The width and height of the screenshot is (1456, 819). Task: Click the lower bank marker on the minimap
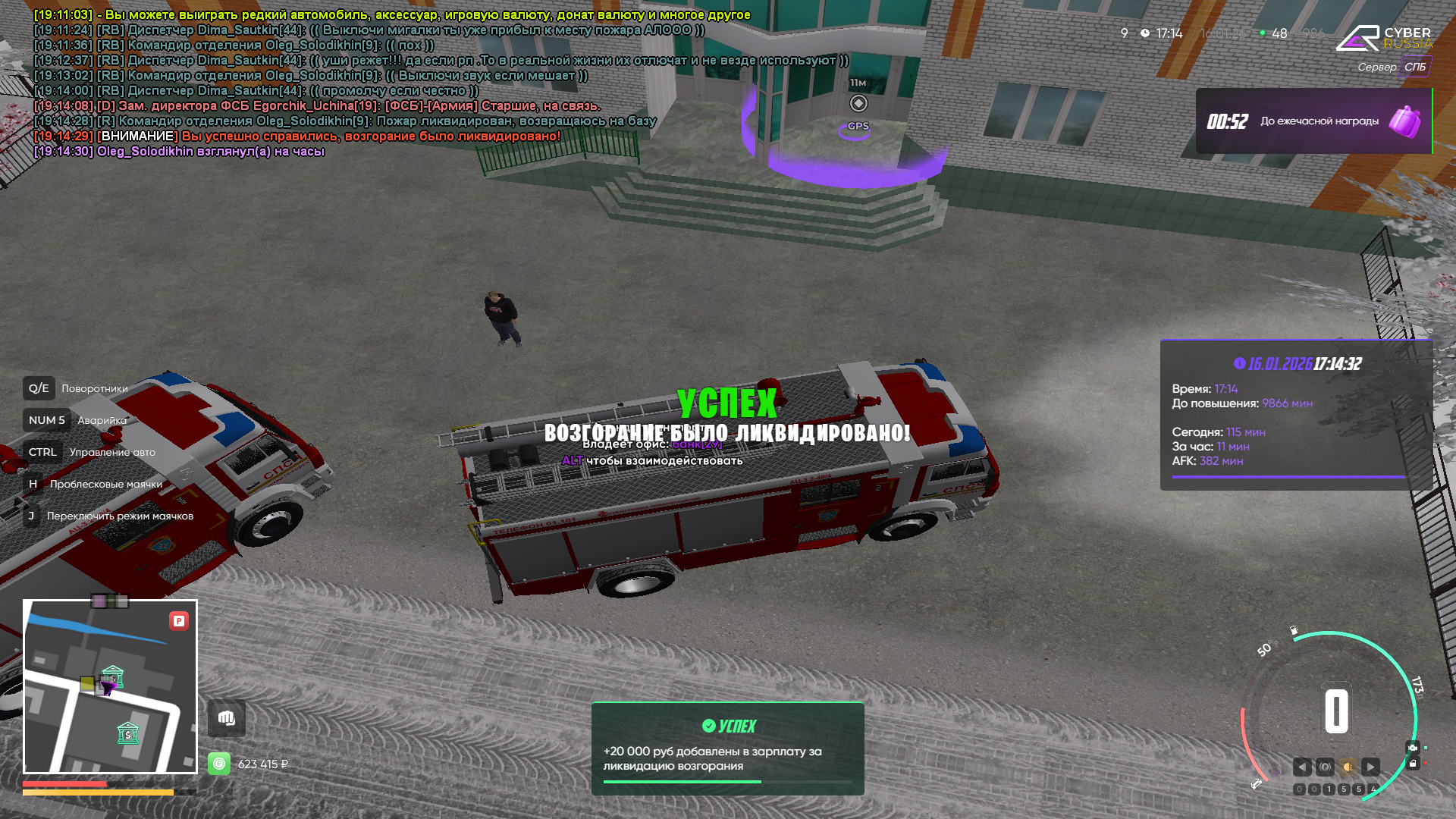(x=128, y=733)
